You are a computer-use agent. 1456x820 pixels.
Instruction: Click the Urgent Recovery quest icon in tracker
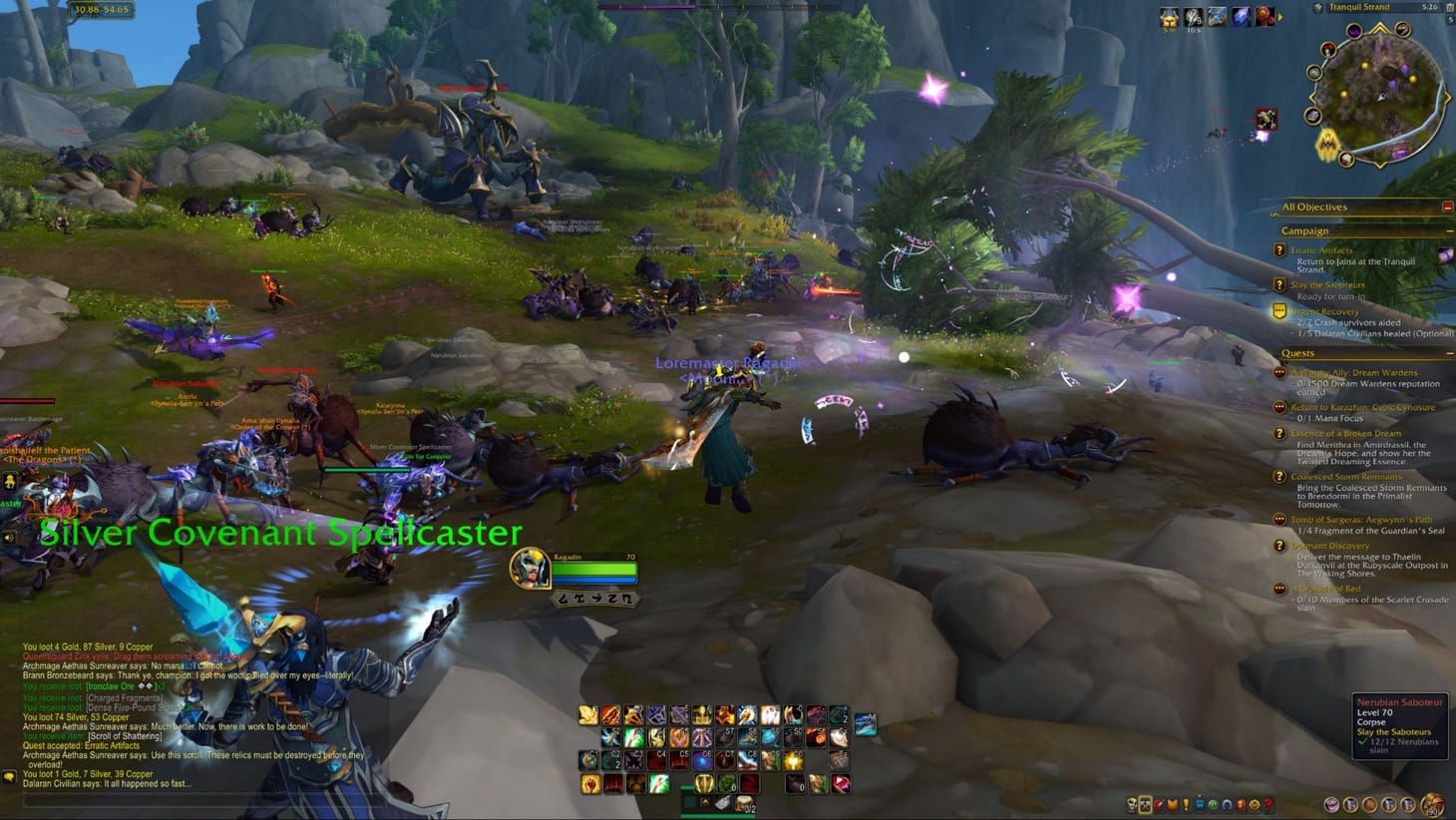(1277, 311)
